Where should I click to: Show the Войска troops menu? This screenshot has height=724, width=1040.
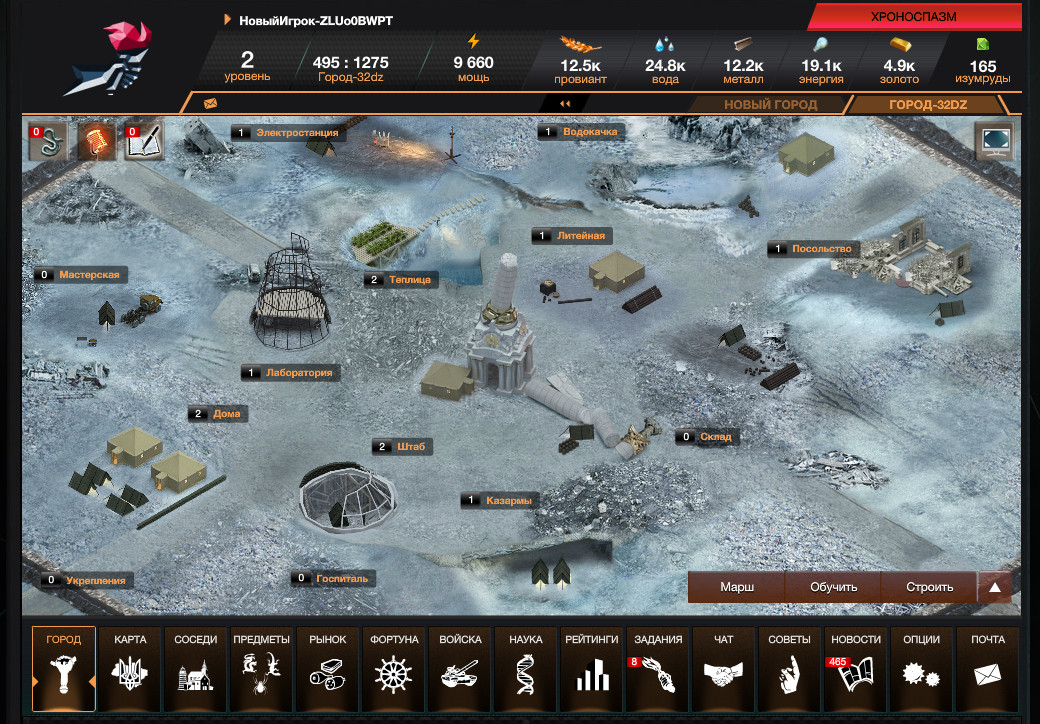click(460, 661)
